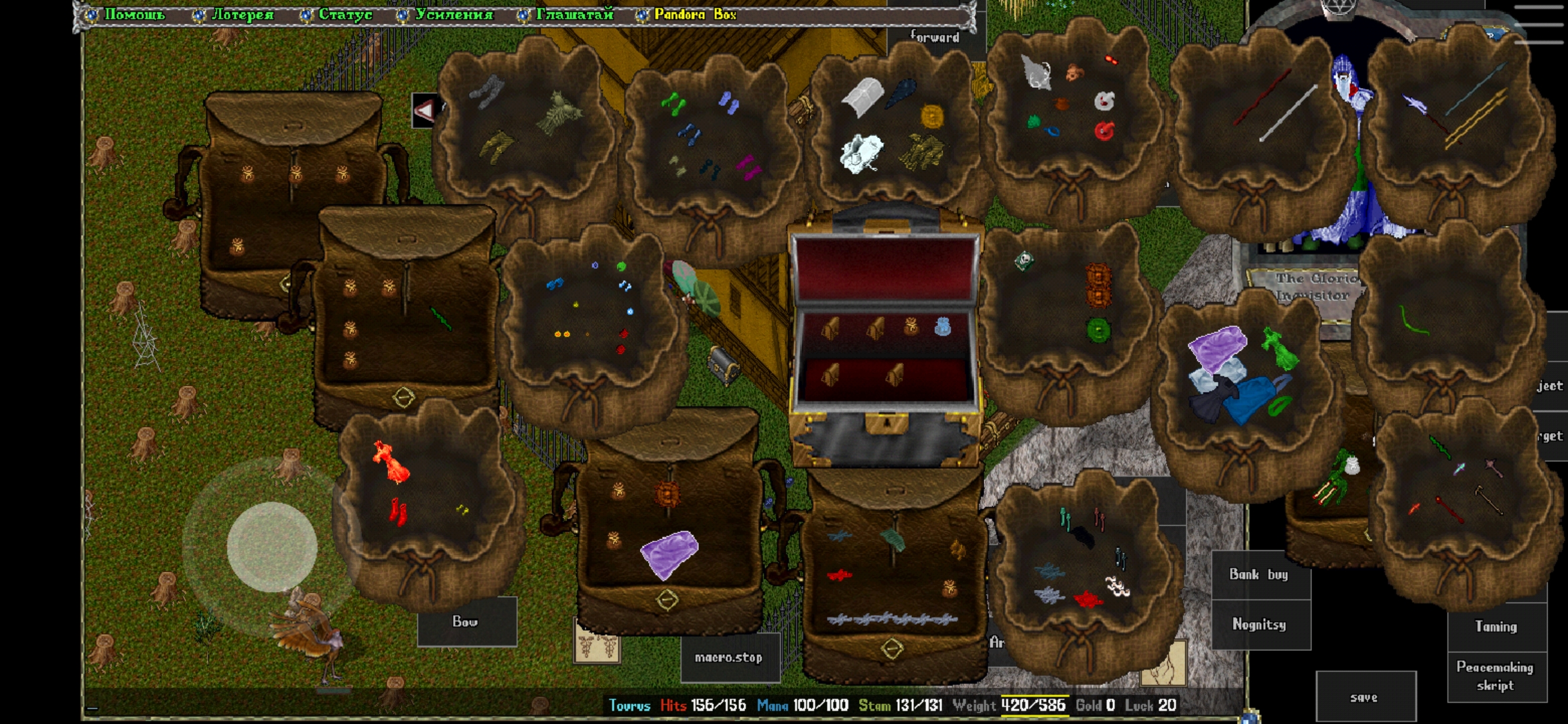
Task: Show the Статус panel
Action: tap(344, 14)
